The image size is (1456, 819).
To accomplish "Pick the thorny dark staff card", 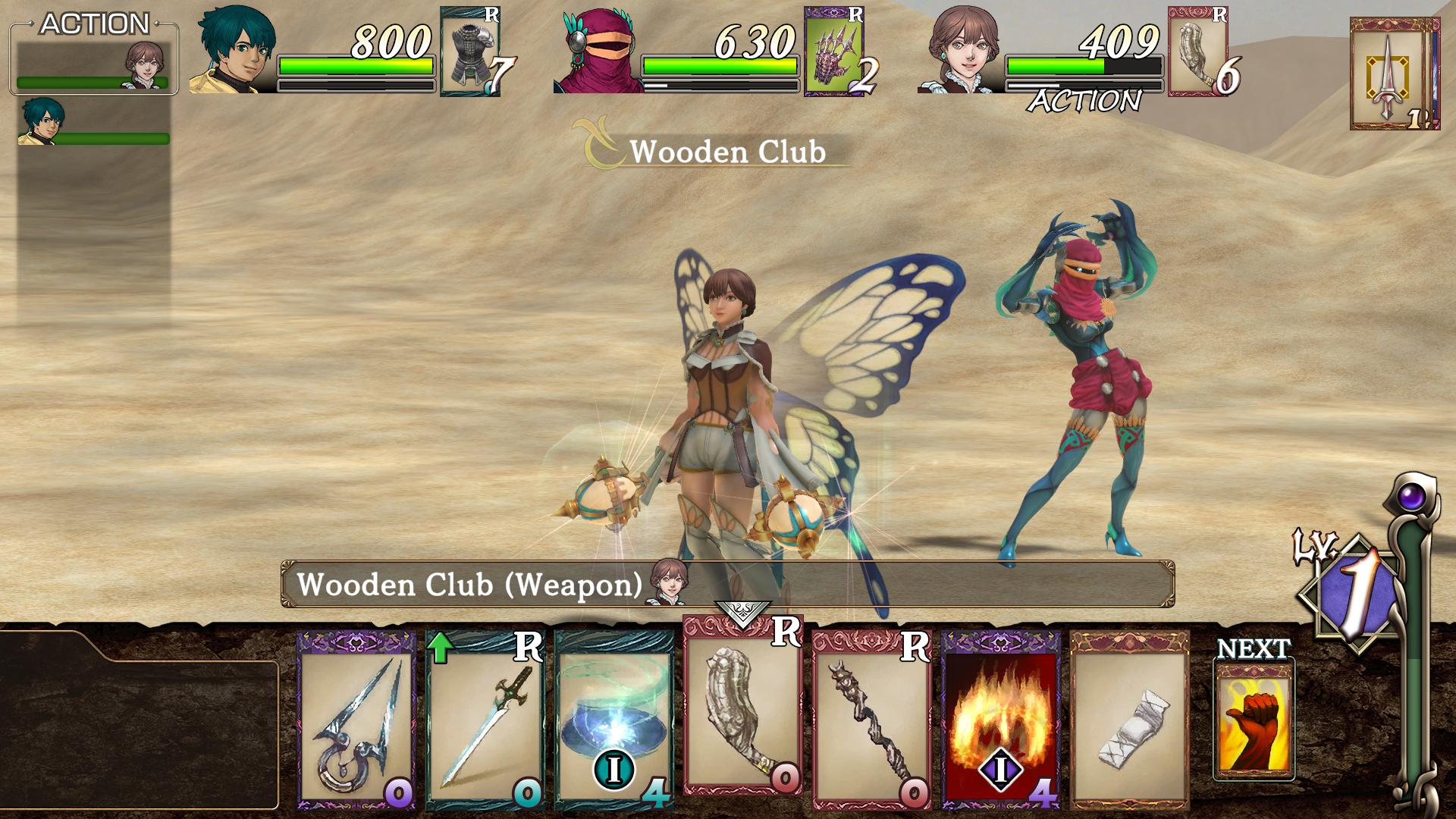I will point(872,720).
